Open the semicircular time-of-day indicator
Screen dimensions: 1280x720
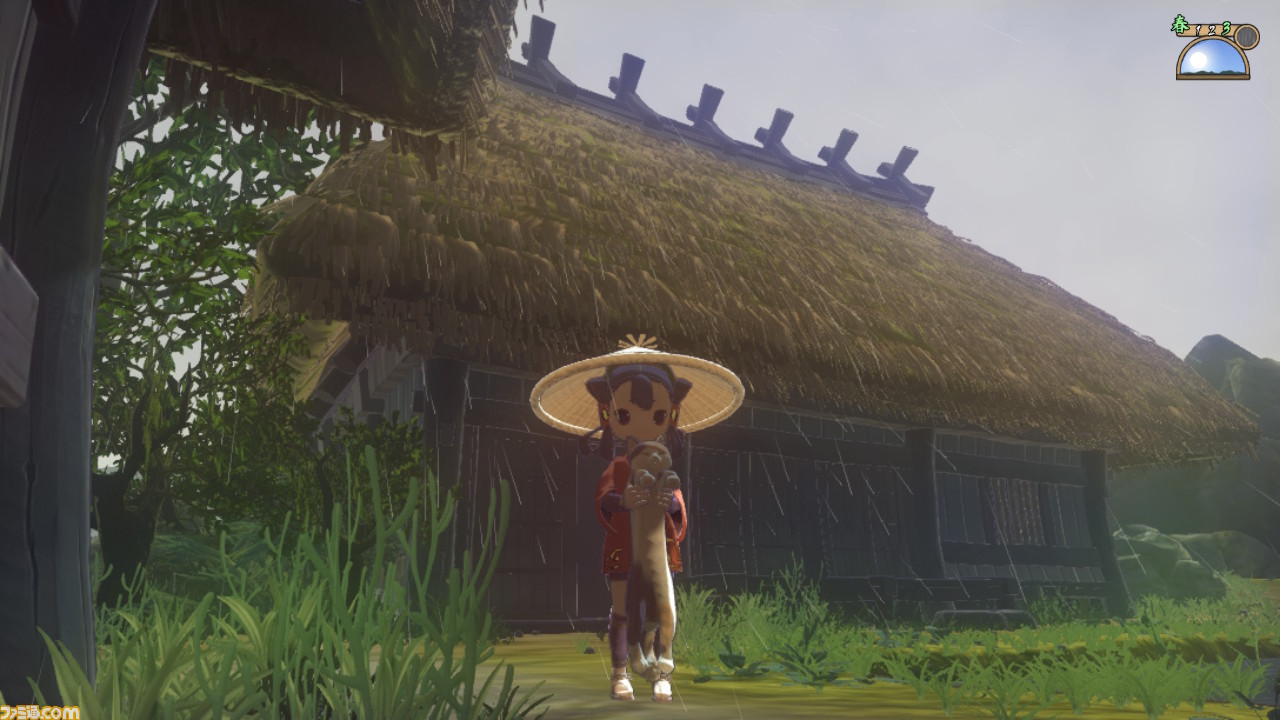tap(1212, 55)
